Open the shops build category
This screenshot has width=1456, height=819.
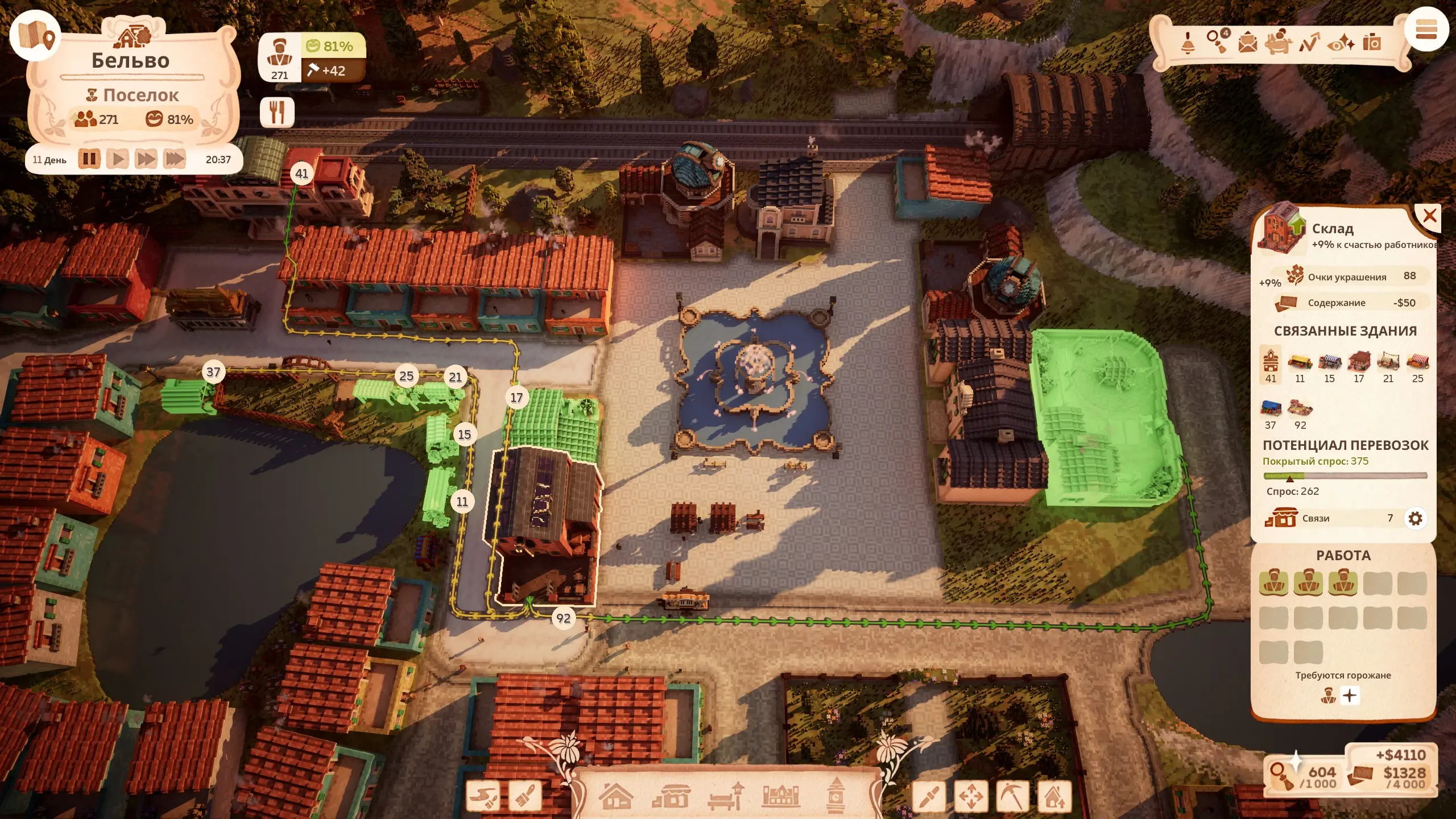coord(671,796)
